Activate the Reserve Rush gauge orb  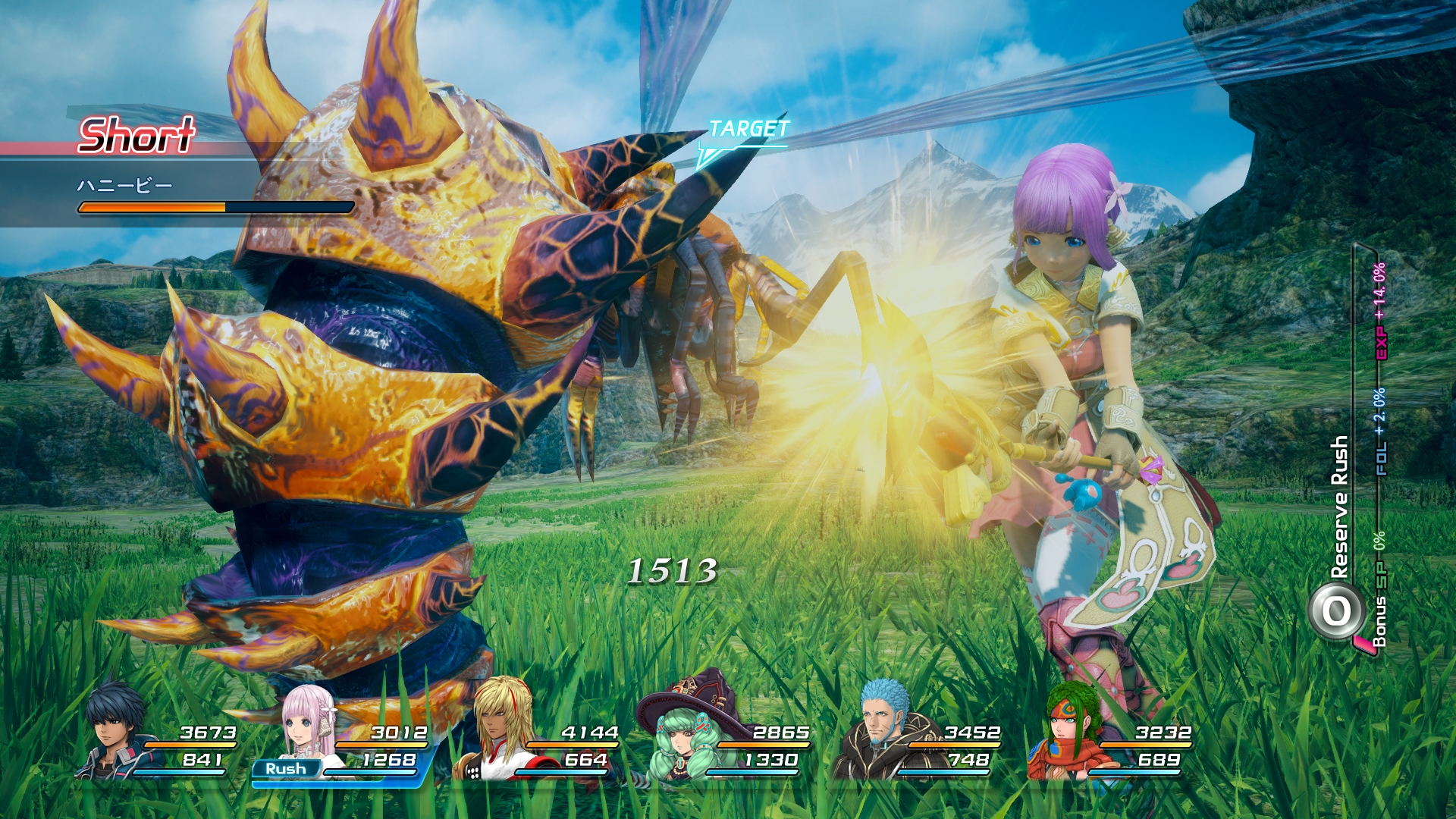(x=1336, y=611)
